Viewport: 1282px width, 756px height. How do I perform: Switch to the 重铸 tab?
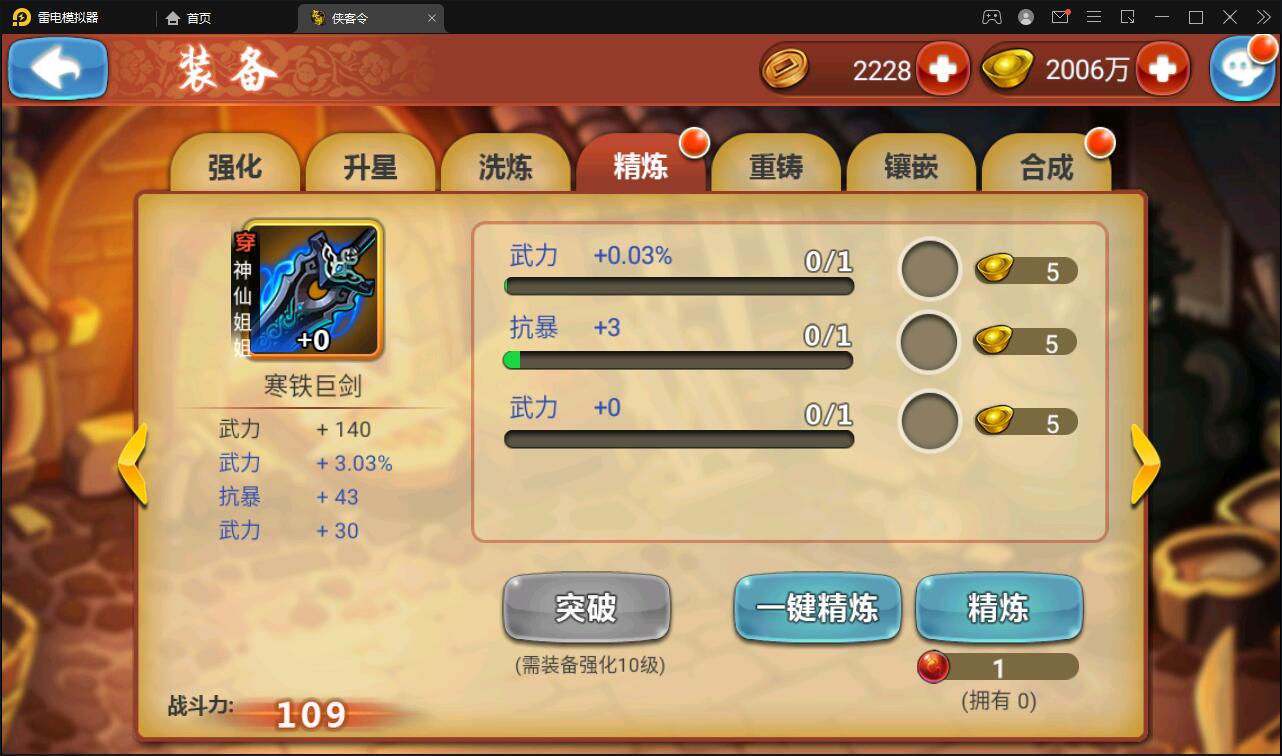coord(776,166)
